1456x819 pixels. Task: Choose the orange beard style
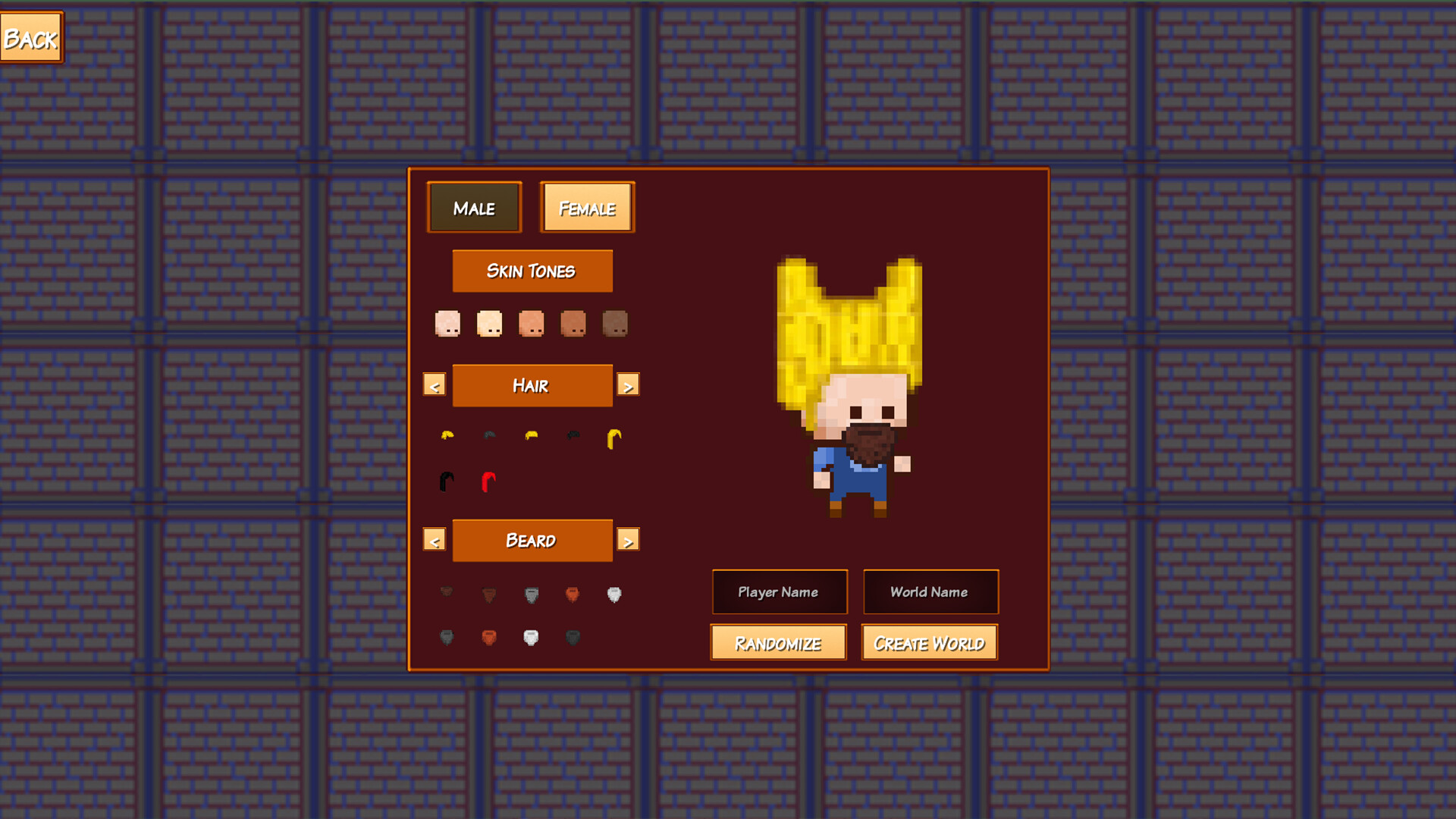(573, 593)
